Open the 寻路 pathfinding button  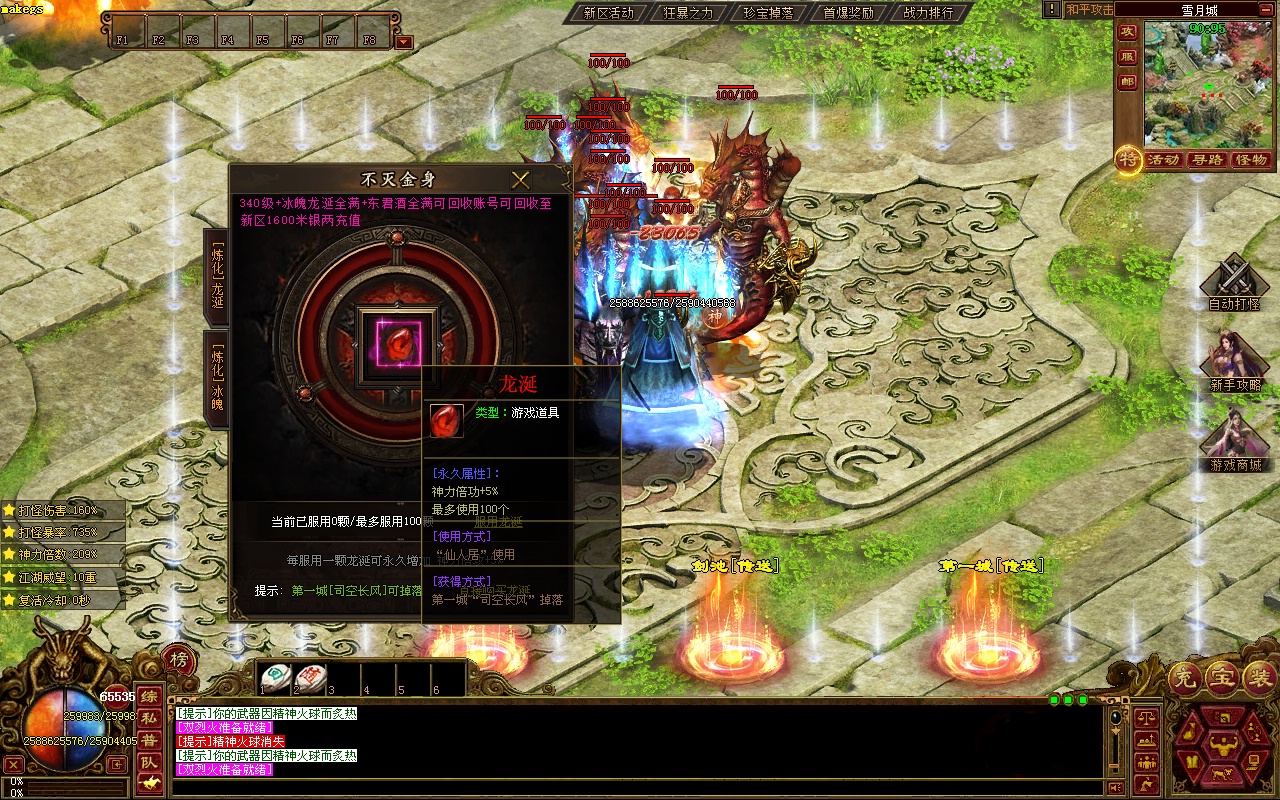(1206, 160)
